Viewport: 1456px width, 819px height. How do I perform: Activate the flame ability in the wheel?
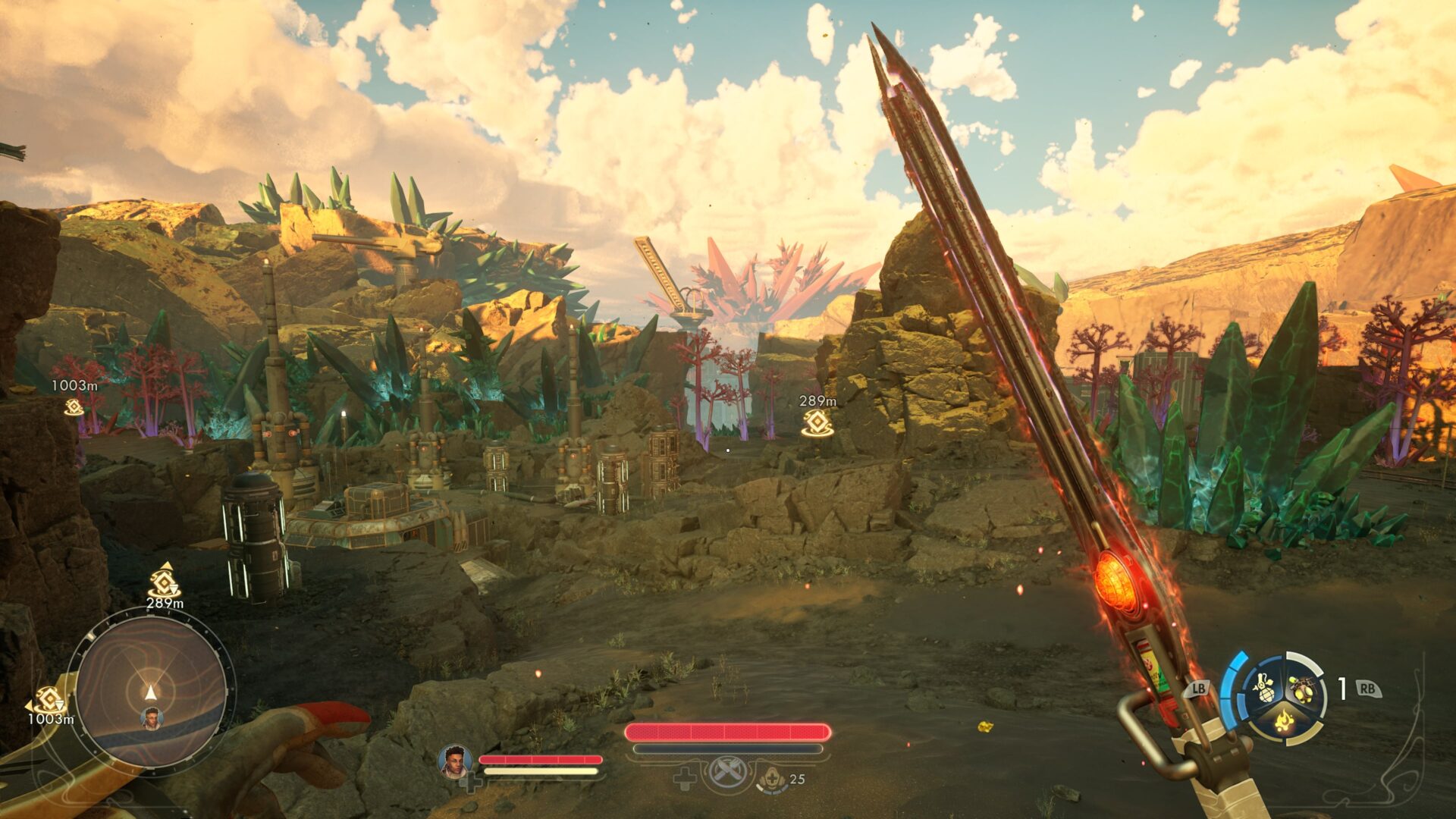tap(1283, 718)
